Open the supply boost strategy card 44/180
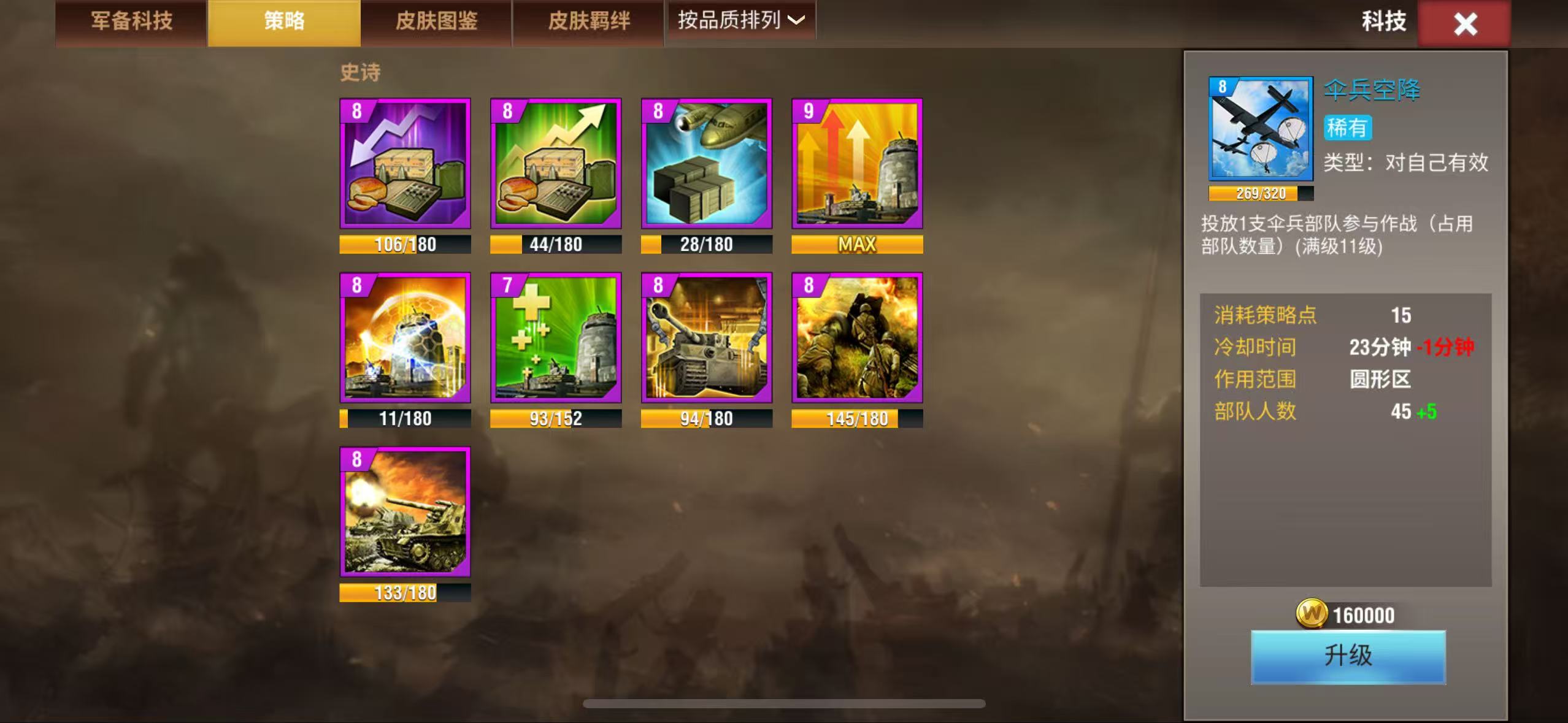This screenshot has width=1568, height=723. tap(555, 166)
